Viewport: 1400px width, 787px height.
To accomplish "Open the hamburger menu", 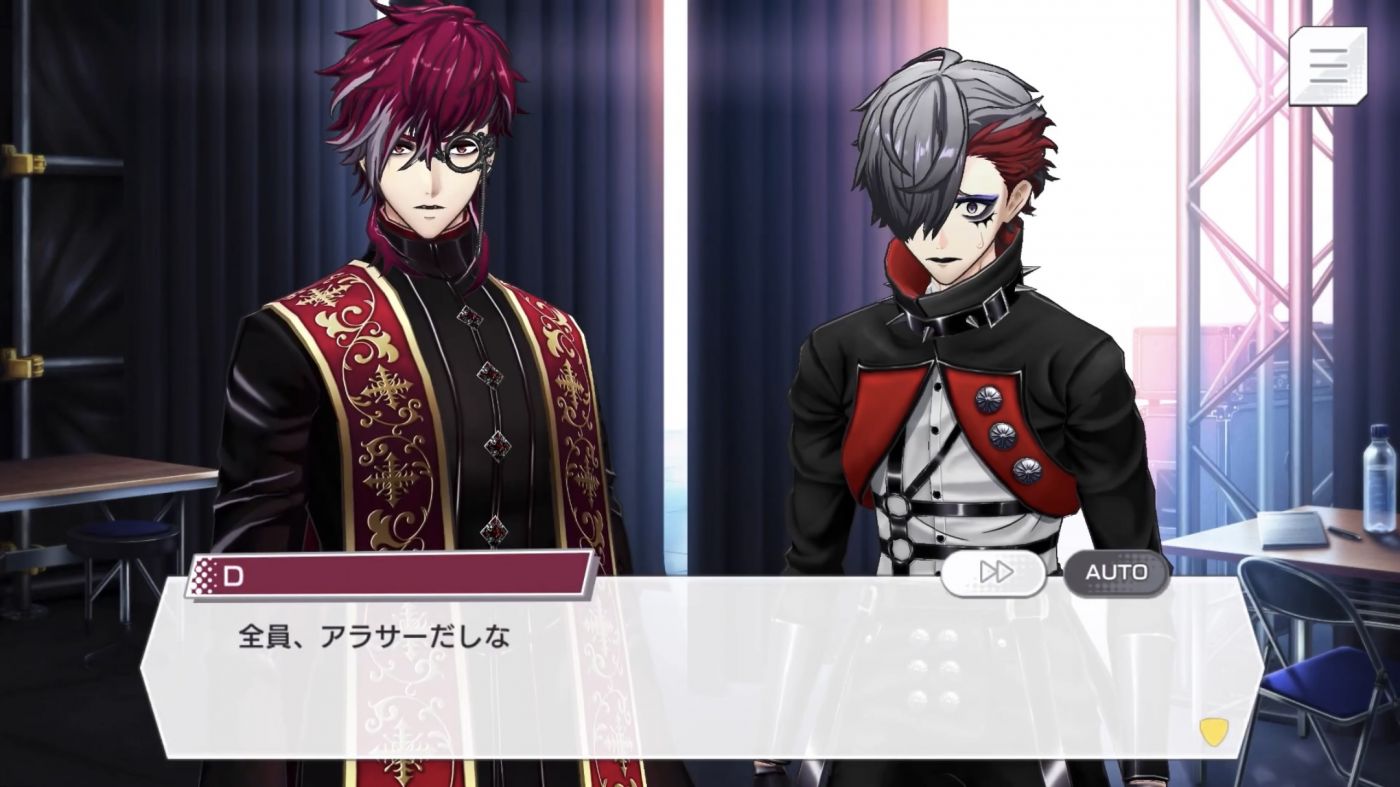I will 1327,65.
